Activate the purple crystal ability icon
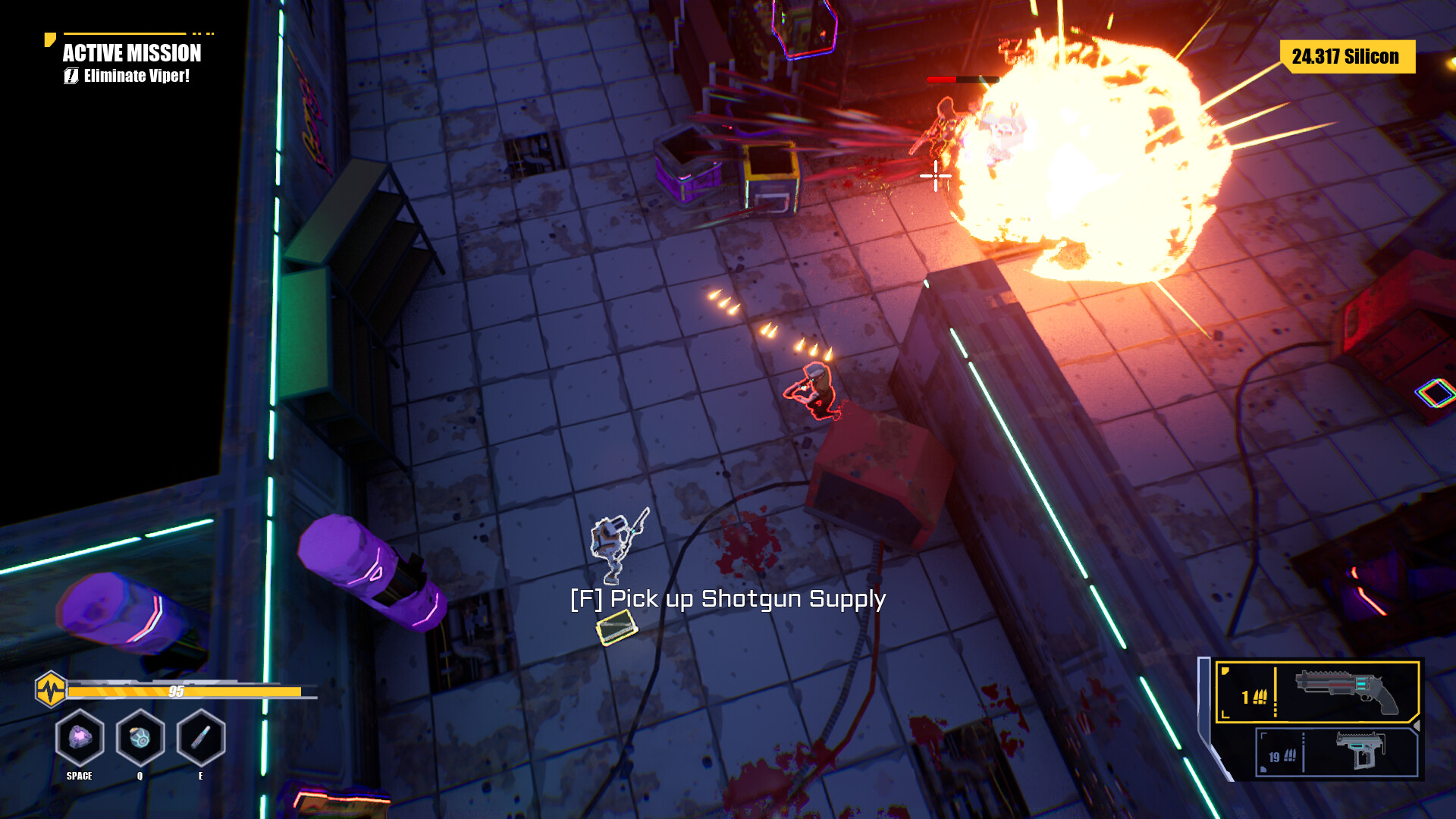1456x819 pixels. tap(80, 737)
